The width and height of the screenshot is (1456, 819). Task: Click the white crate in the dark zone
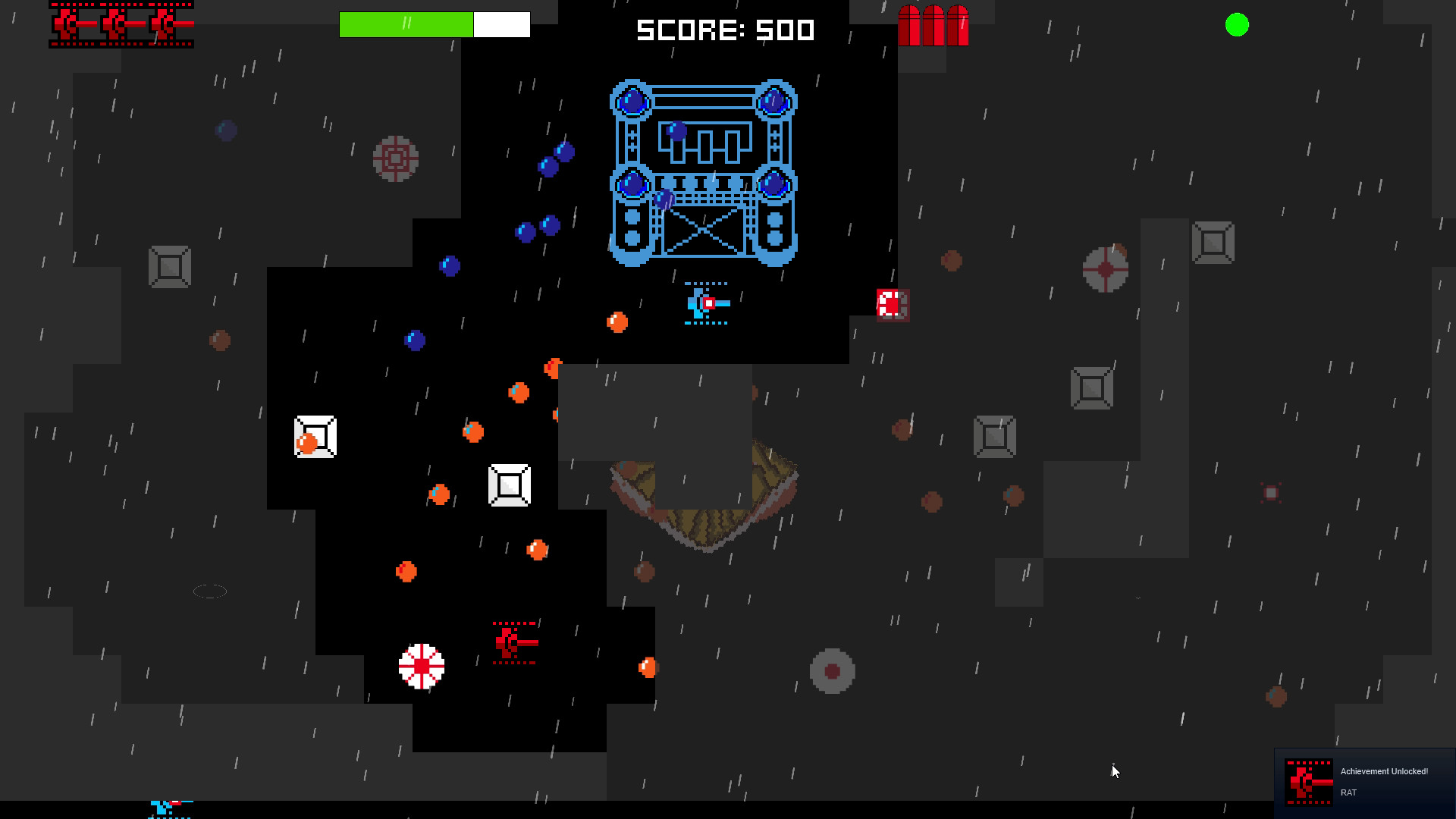(508, 485)
